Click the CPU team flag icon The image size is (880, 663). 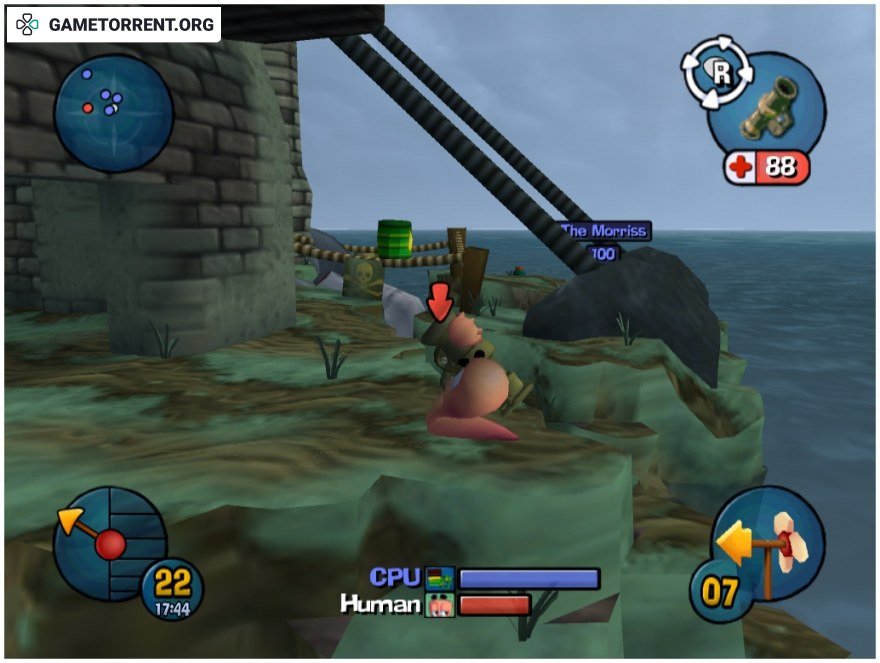point(440,578)
